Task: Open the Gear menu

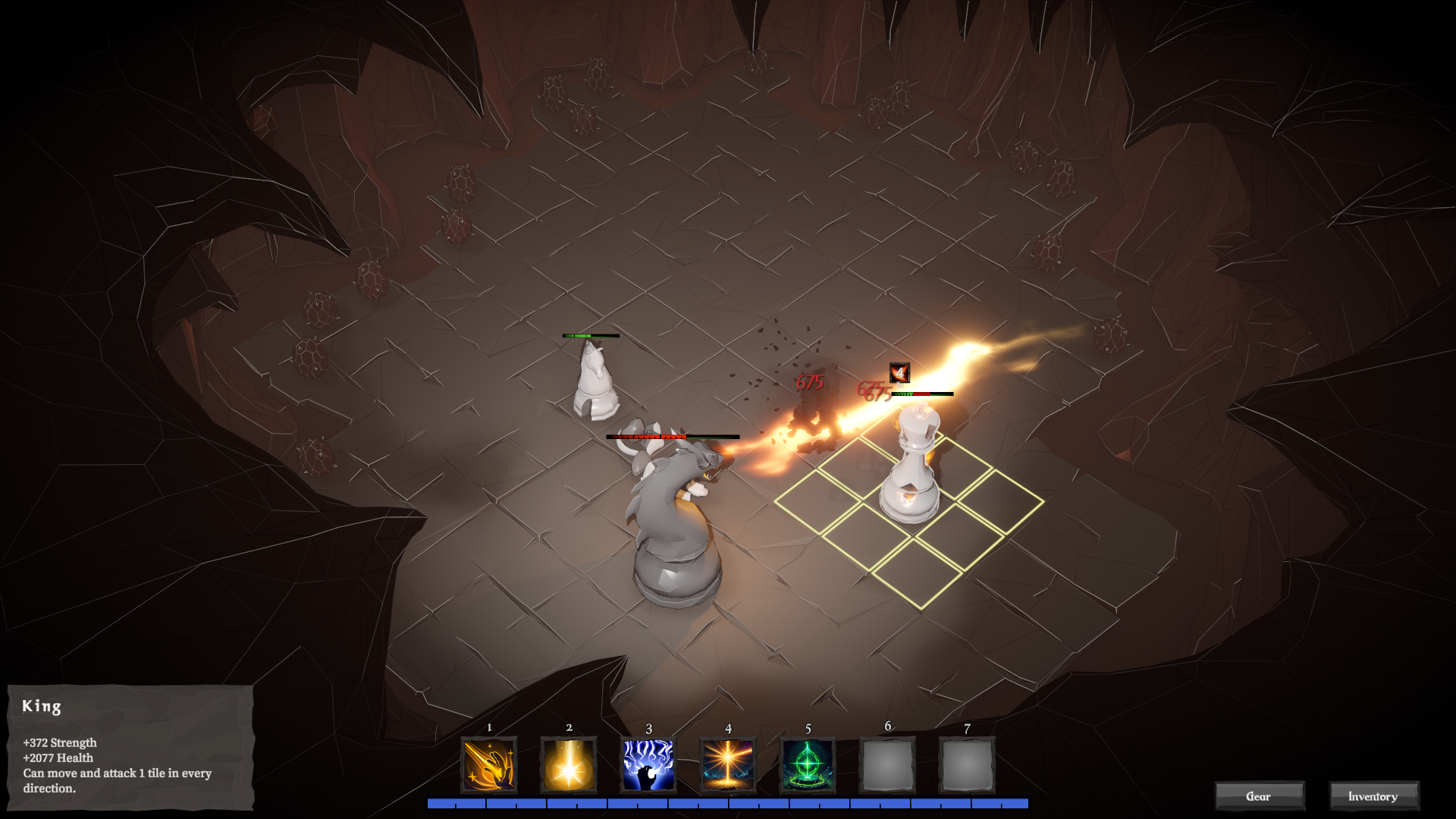Action: (1260, 796)
